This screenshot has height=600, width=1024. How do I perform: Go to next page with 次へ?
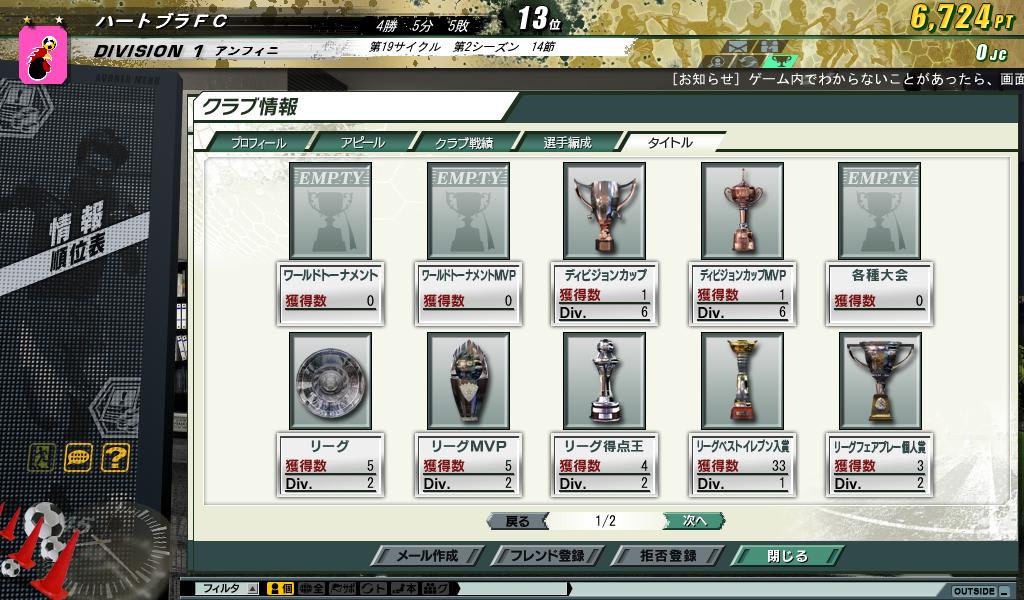694,521
